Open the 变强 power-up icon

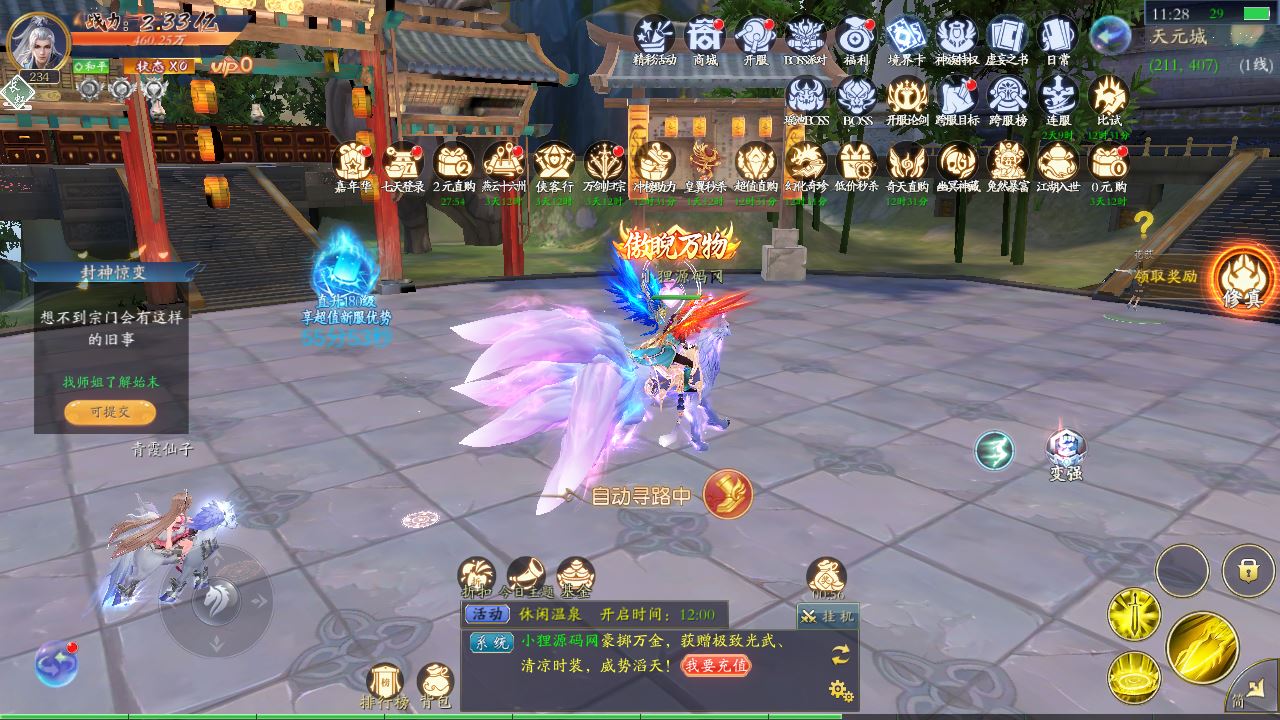click(x=1065, y=450)
